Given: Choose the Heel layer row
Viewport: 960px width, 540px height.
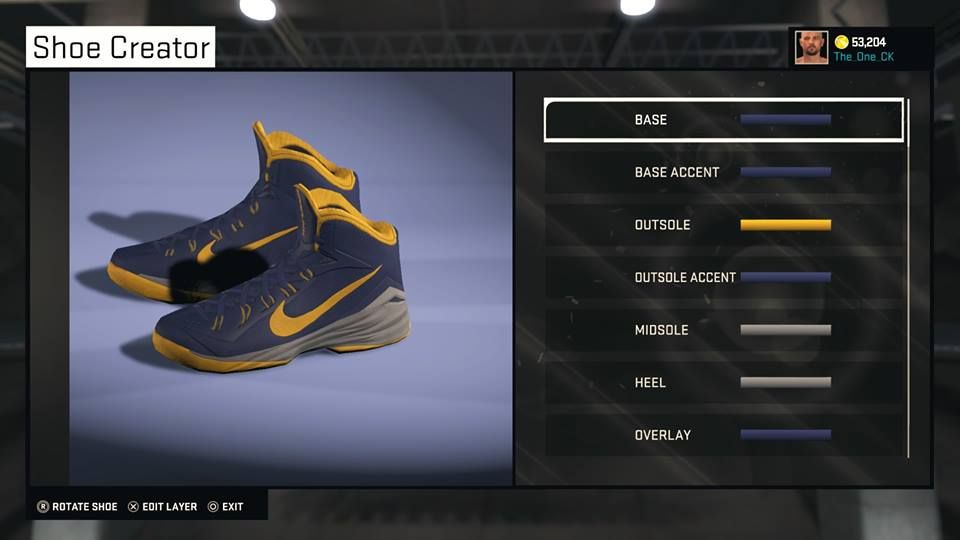Looking at the screenshot, I should [x=723, y=382].
